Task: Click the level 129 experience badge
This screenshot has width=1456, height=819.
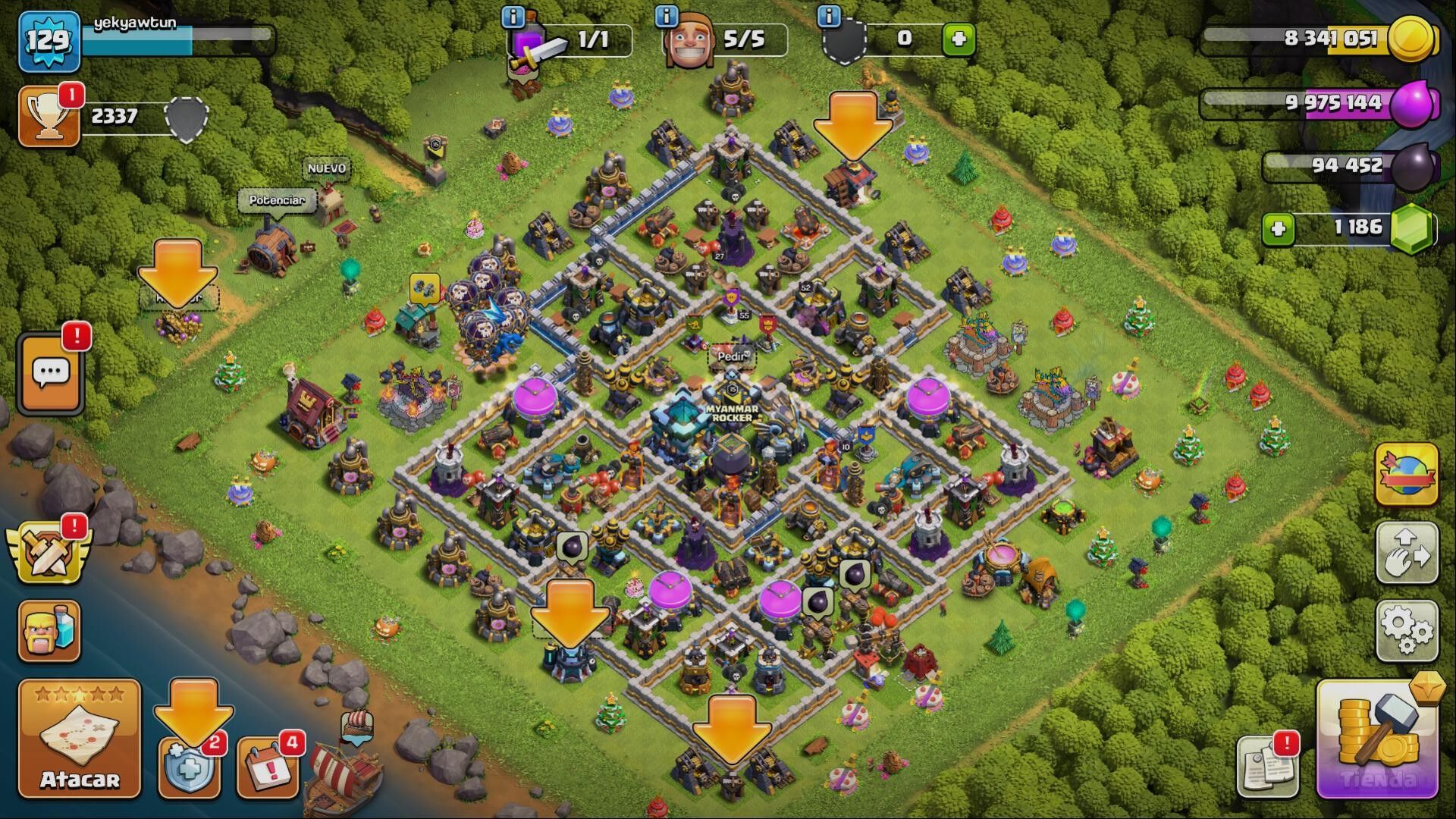Action: [49, 39]
